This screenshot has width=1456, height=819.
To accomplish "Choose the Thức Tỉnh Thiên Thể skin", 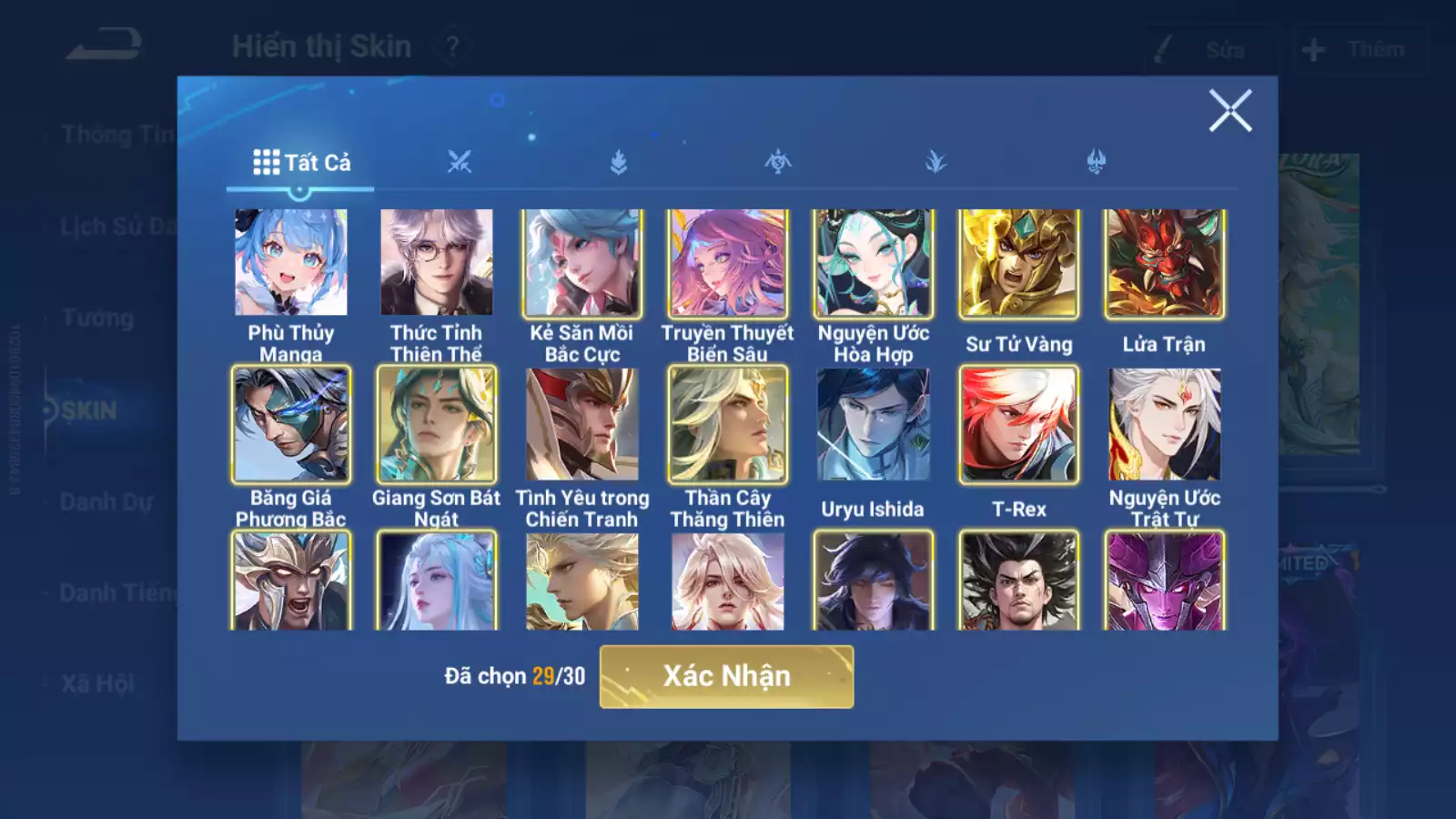I will click(x=437, y=263).
